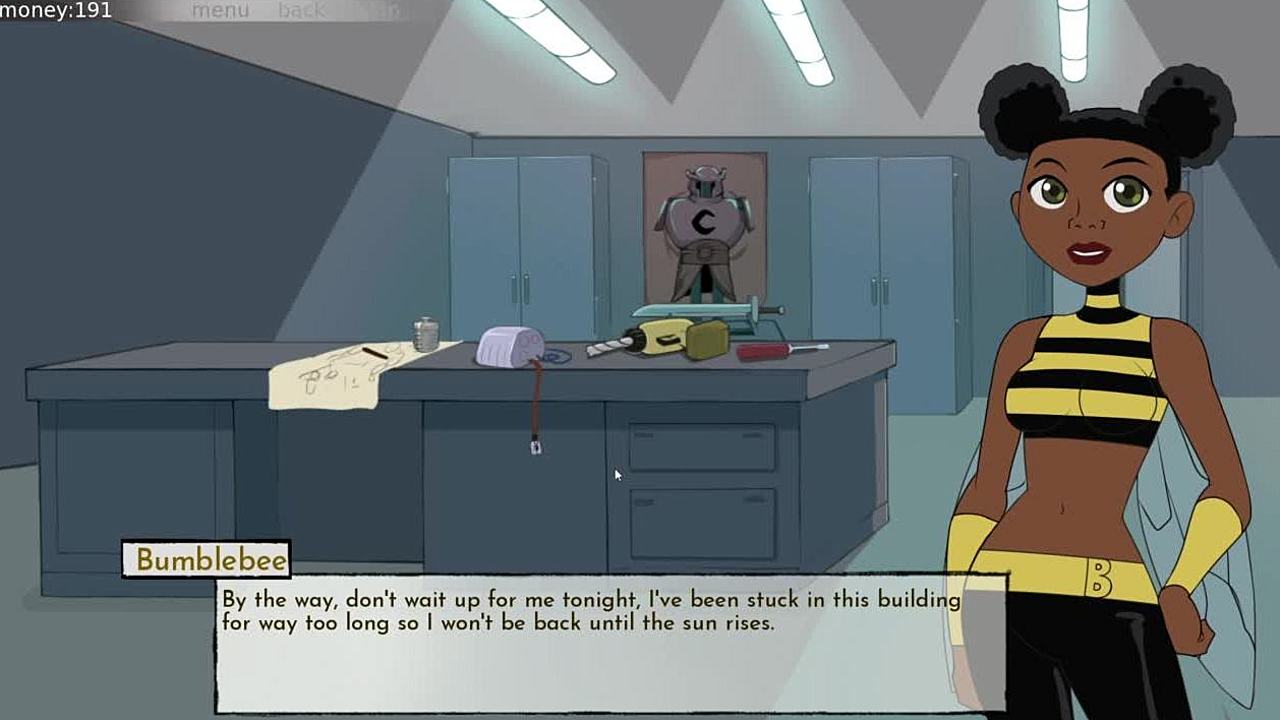
Task: Go back using the top bar button
Action: click(x=302, y=11)
